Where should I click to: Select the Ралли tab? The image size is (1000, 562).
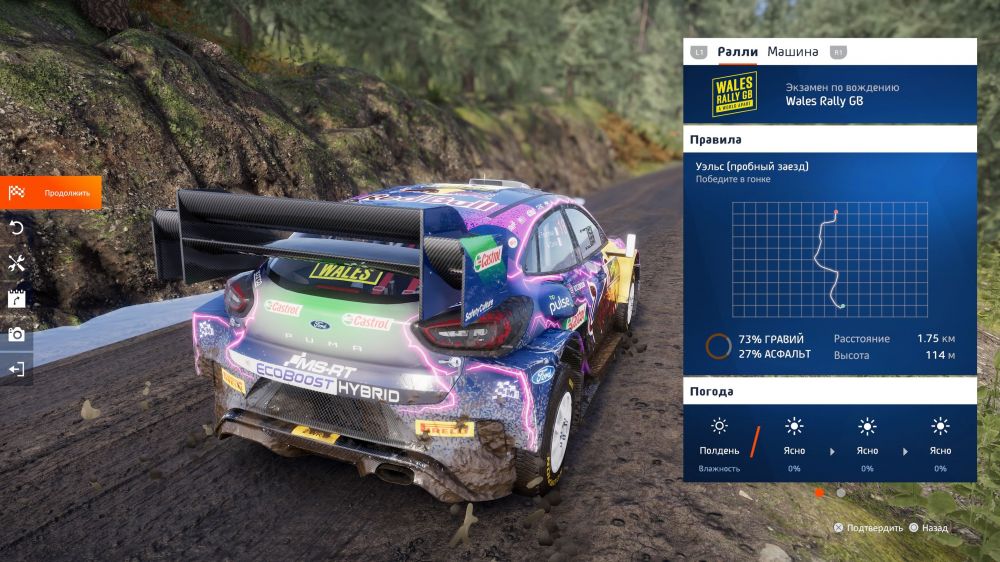pos(737,52)
